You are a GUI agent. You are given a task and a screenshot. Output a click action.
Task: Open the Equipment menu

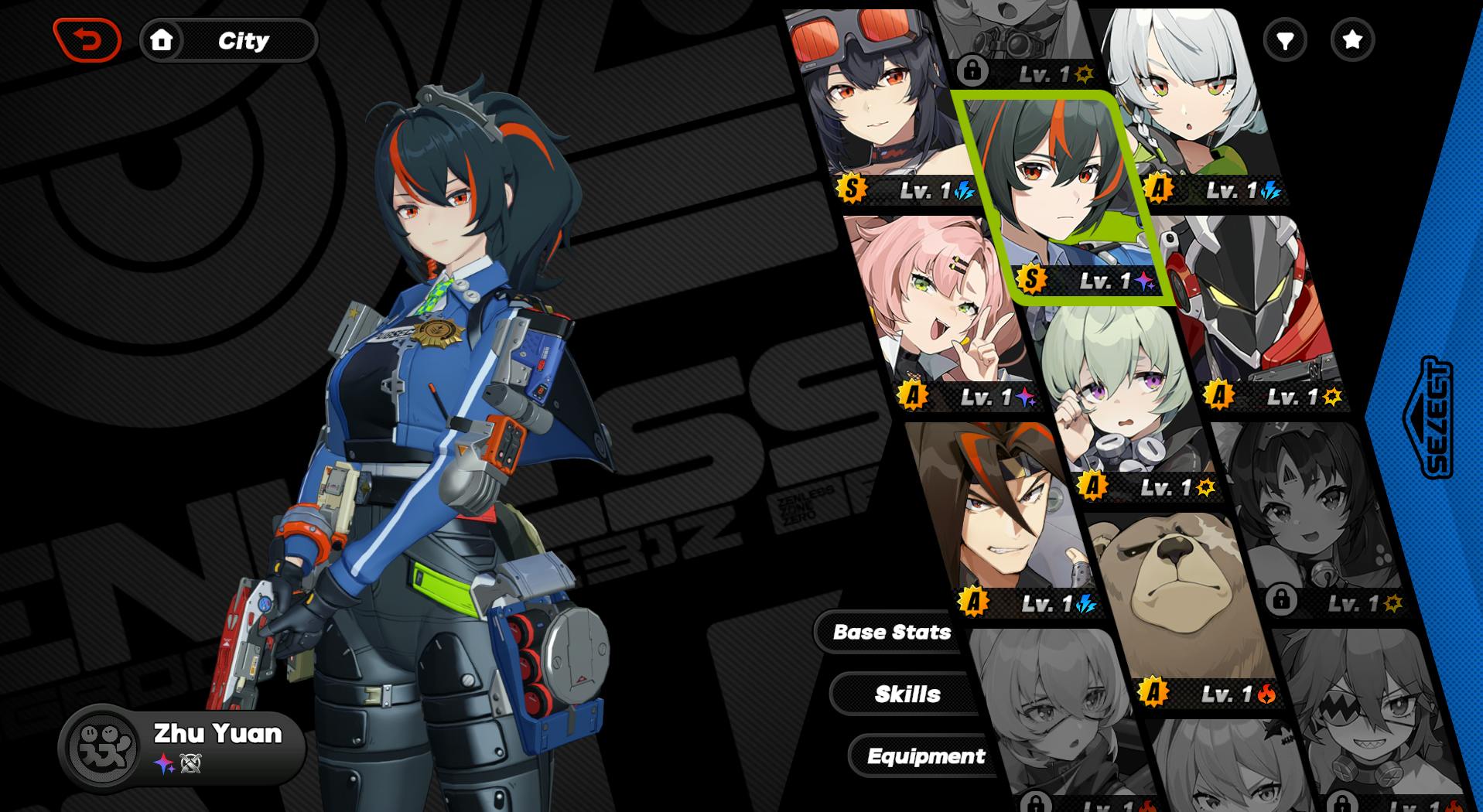(x=925, y=756)
